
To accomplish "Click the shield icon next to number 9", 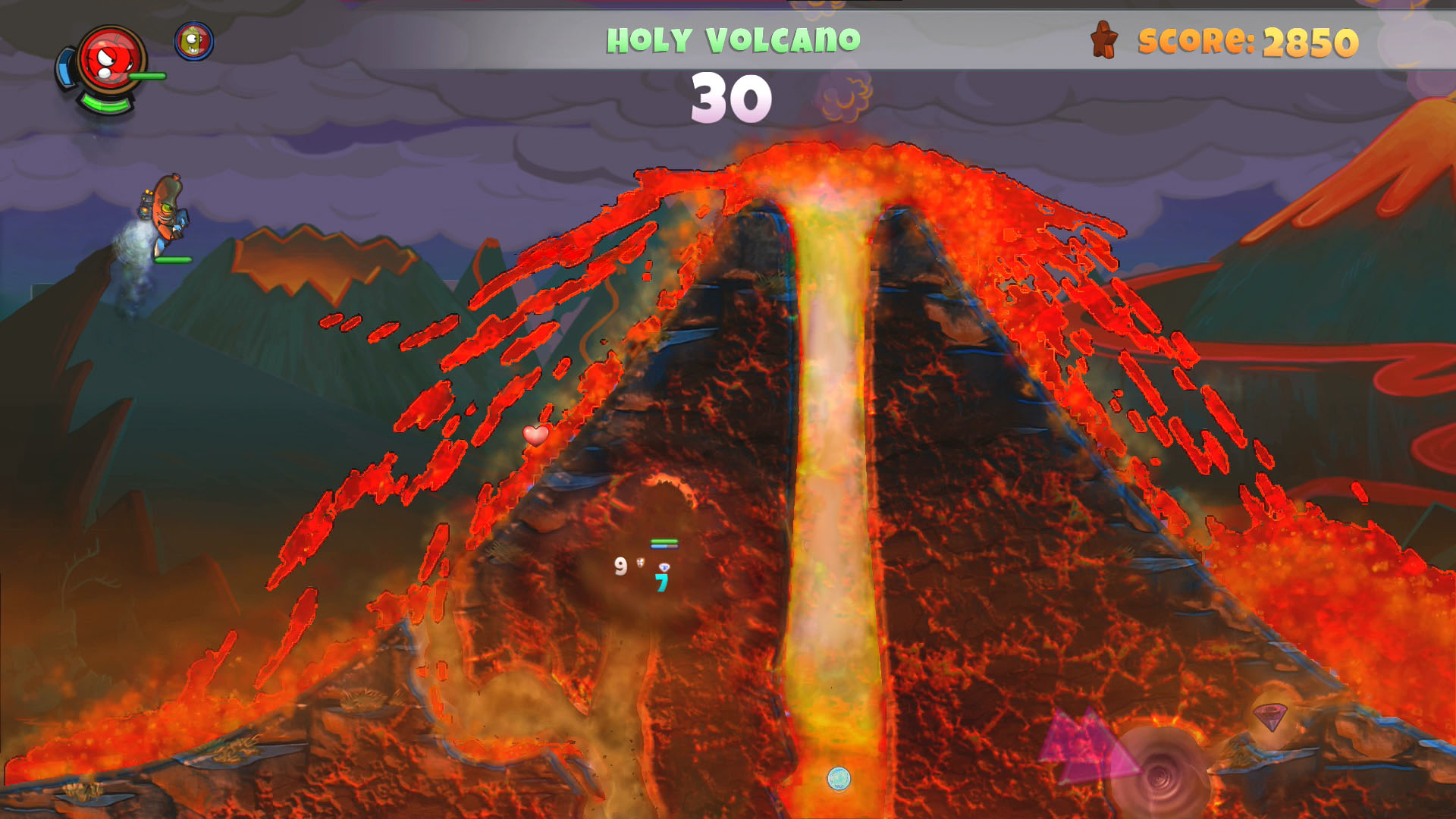I will pos(639,563).
